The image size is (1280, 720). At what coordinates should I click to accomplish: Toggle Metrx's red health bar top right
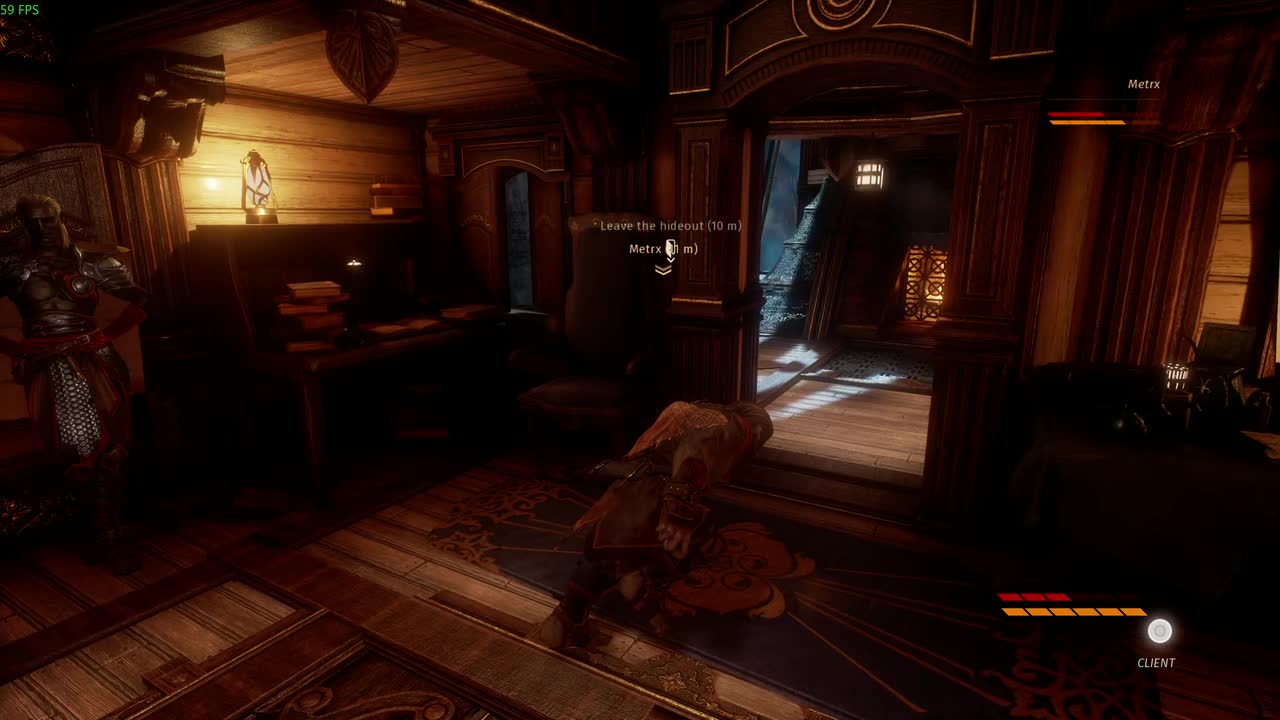[1075, 113]
